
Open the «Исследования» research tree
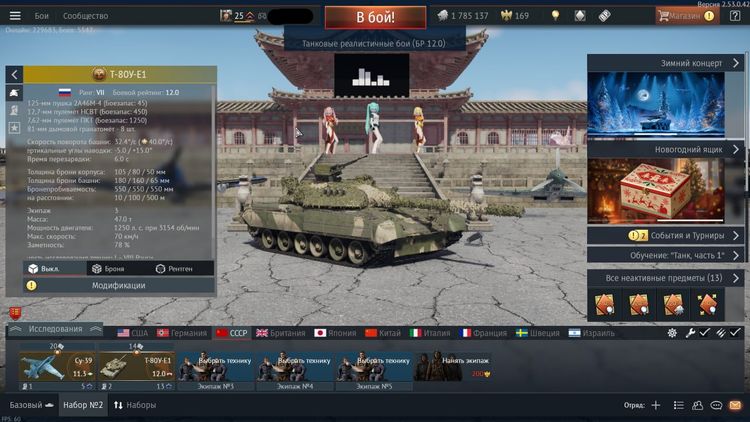(55, 329)
